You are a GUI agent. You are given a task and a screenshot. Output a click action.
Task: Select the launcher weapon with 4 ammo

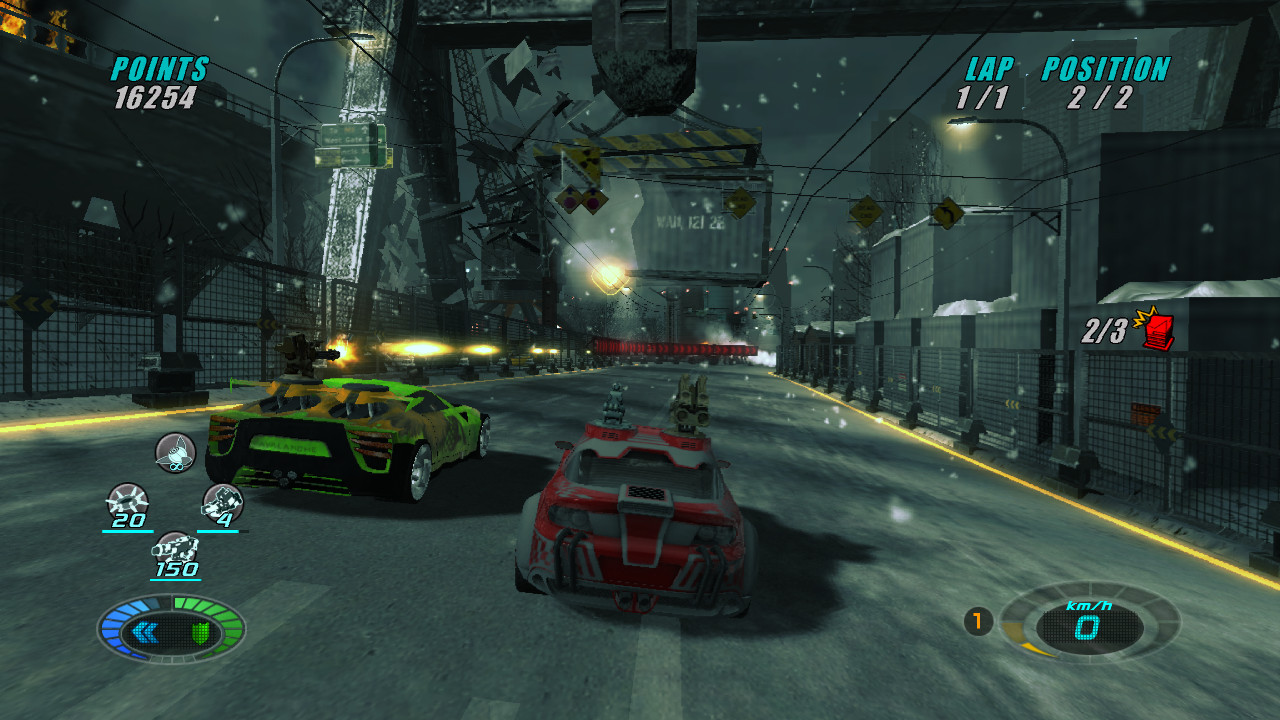[x=222, y=500]
